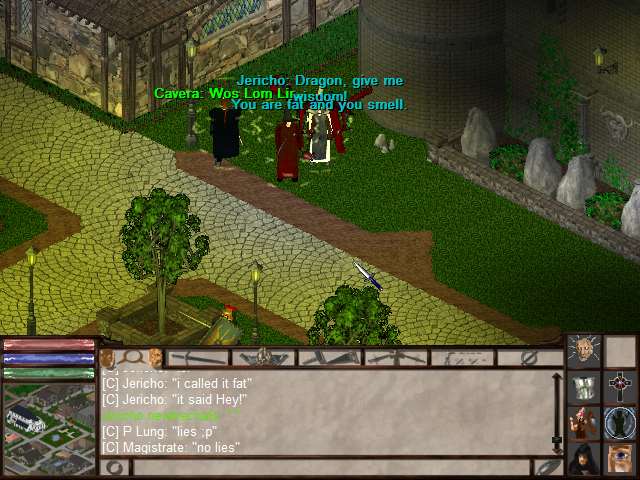Activate the green figure in circle icon
Screen dimensions: 640x480
(620, 422)
